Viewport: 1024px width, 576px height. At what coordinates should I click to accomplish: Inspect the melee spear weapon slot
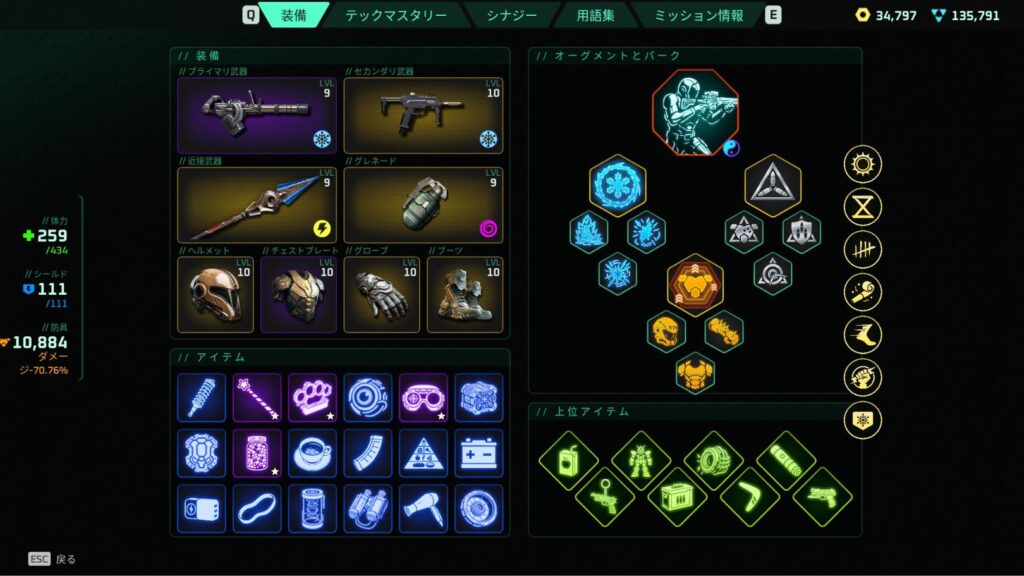(257, 205)
